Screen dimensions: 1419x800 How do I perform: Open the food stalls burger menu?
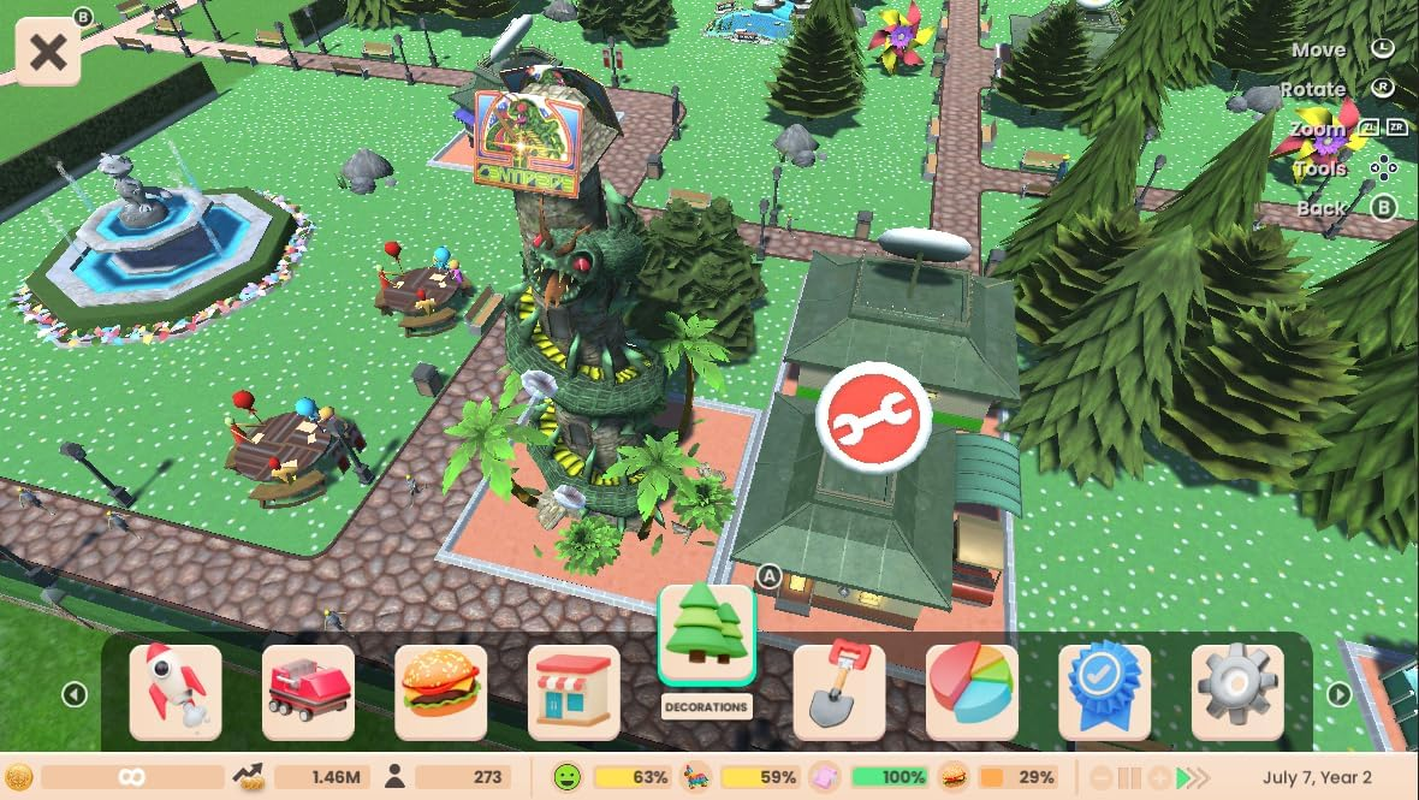[441, 692]
